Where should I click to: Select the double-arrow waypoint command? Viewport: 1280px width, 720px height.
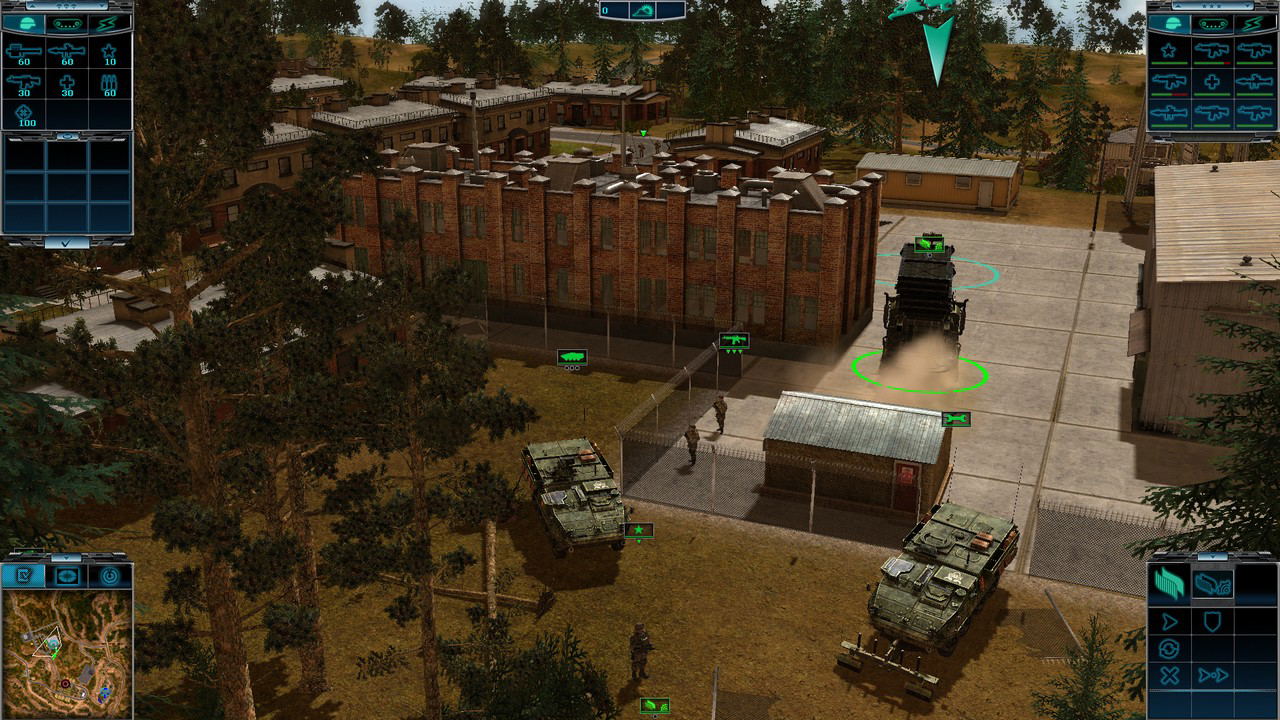pos(1212,676)
